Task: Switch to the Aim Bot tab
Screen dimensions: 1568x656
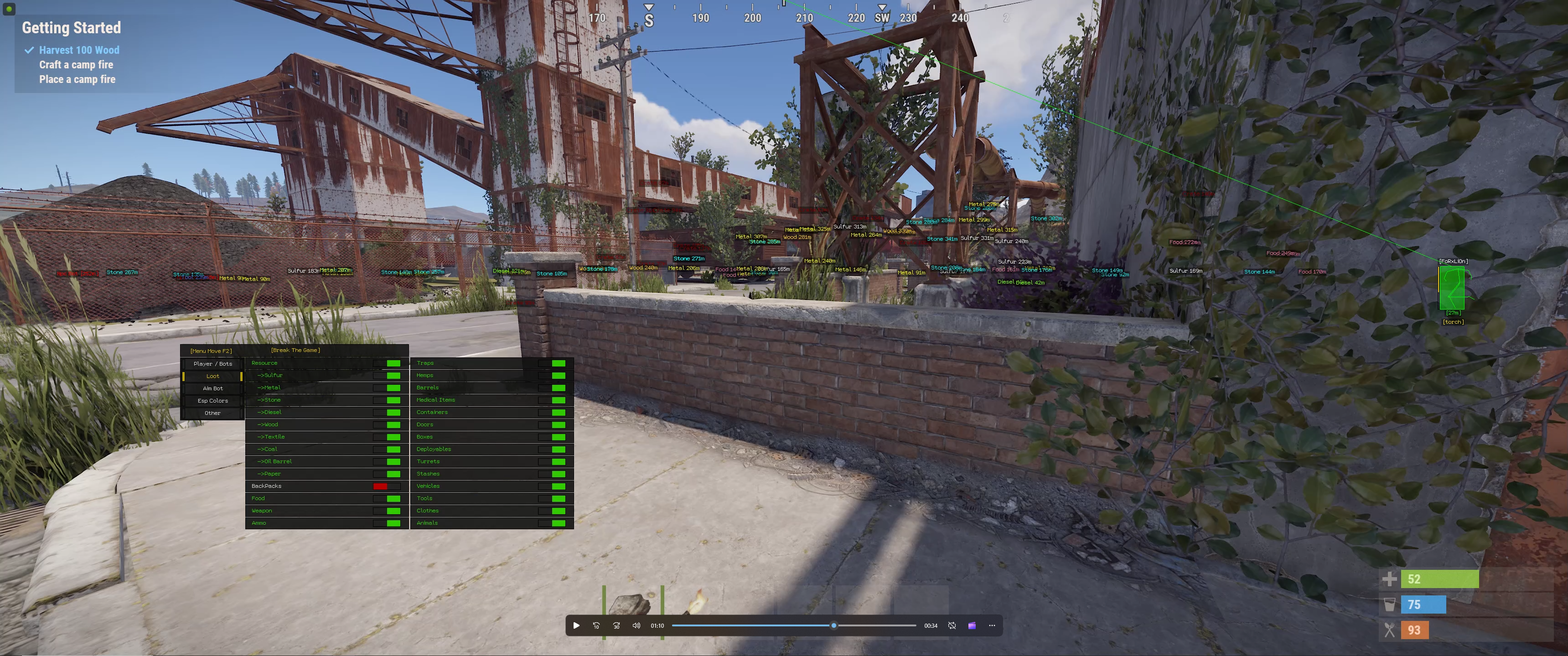Action: tap(212, 388)
